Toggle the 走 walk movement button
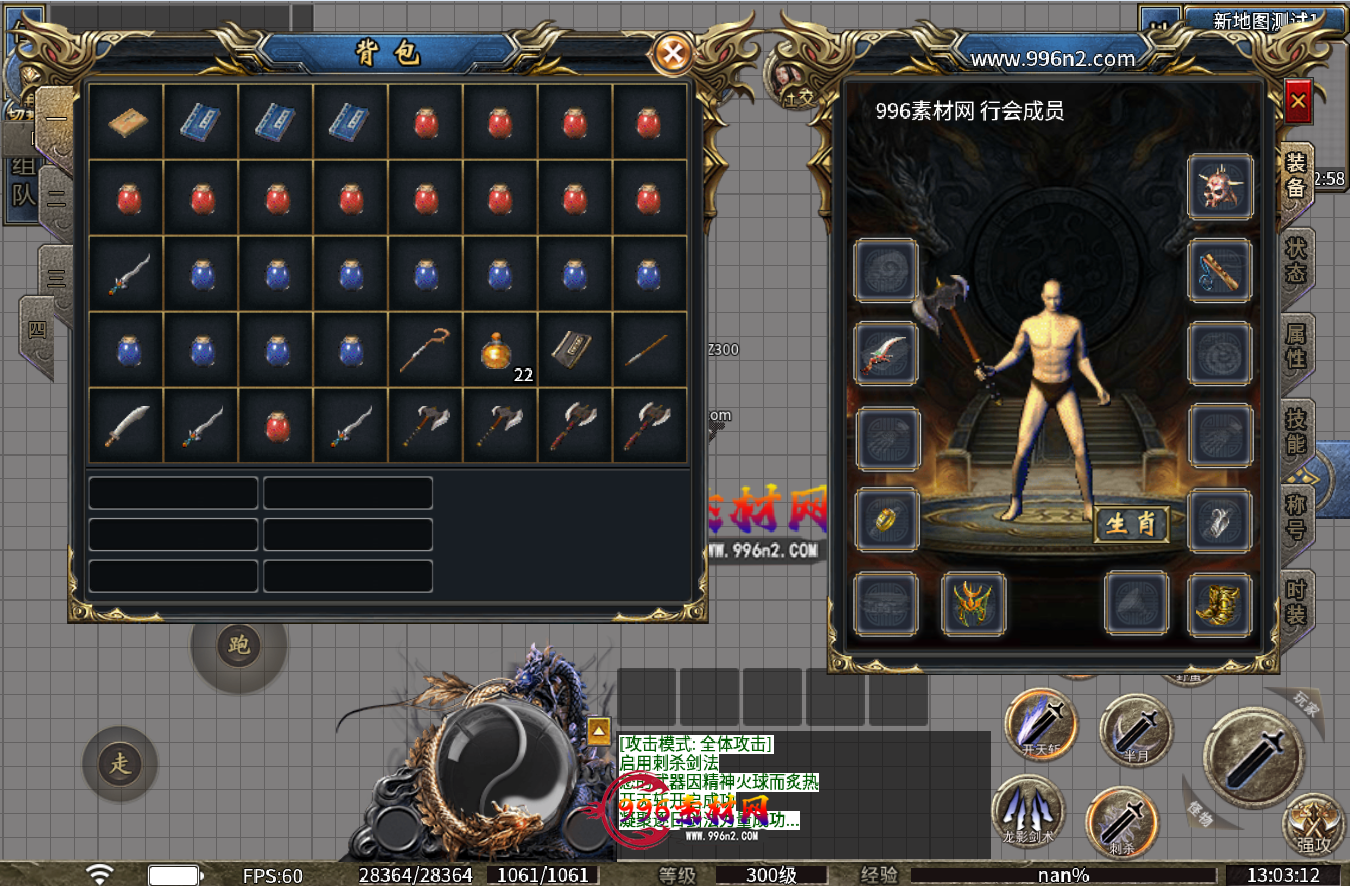Image resolution: width=1350 pixels, height=886 pixels. tap(121, 765)
